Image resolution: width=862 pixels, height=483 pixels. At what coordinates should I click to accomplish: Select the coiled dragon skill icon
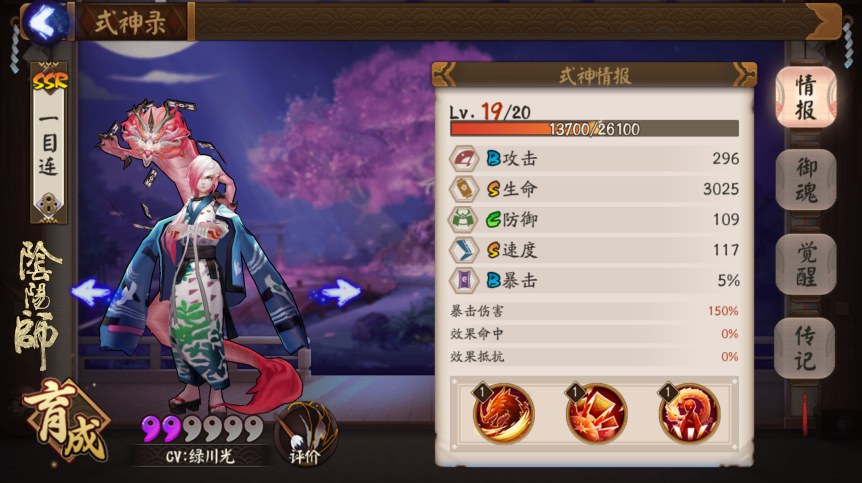coord(689,413)
